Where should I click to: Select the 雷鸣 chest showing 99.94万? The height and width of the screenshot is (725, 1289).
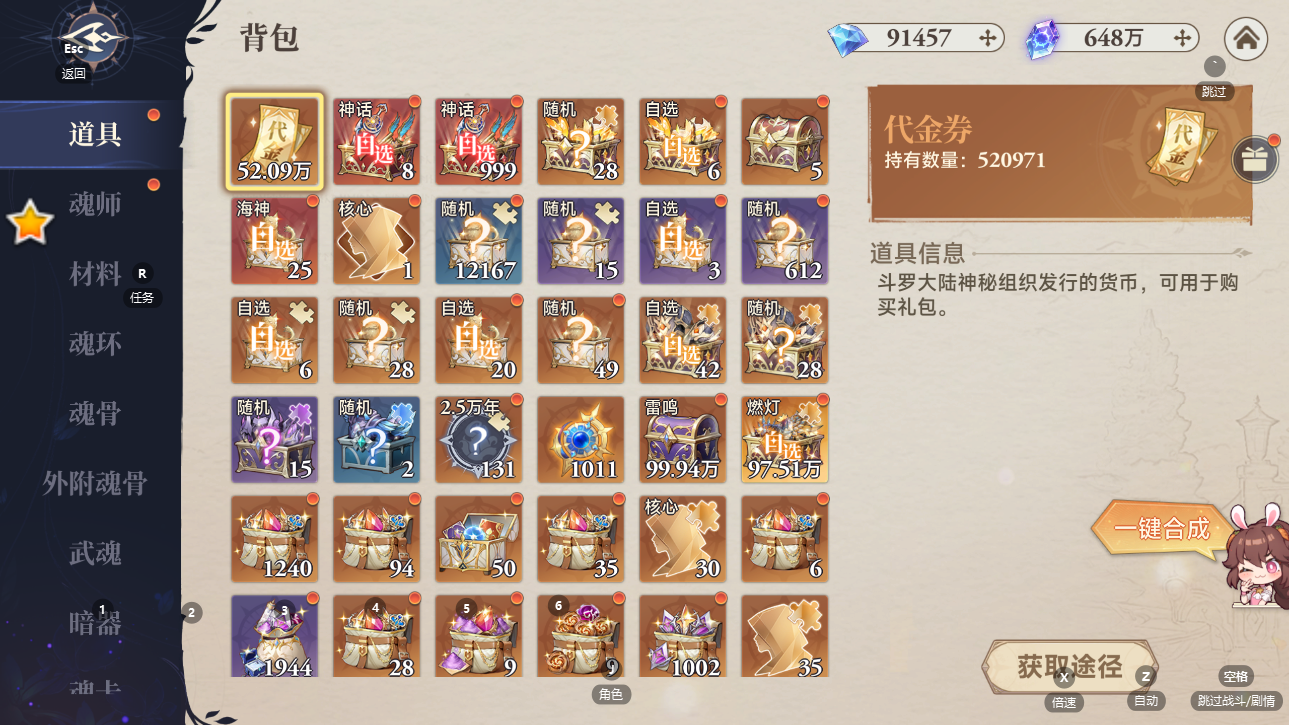[683, 439]
